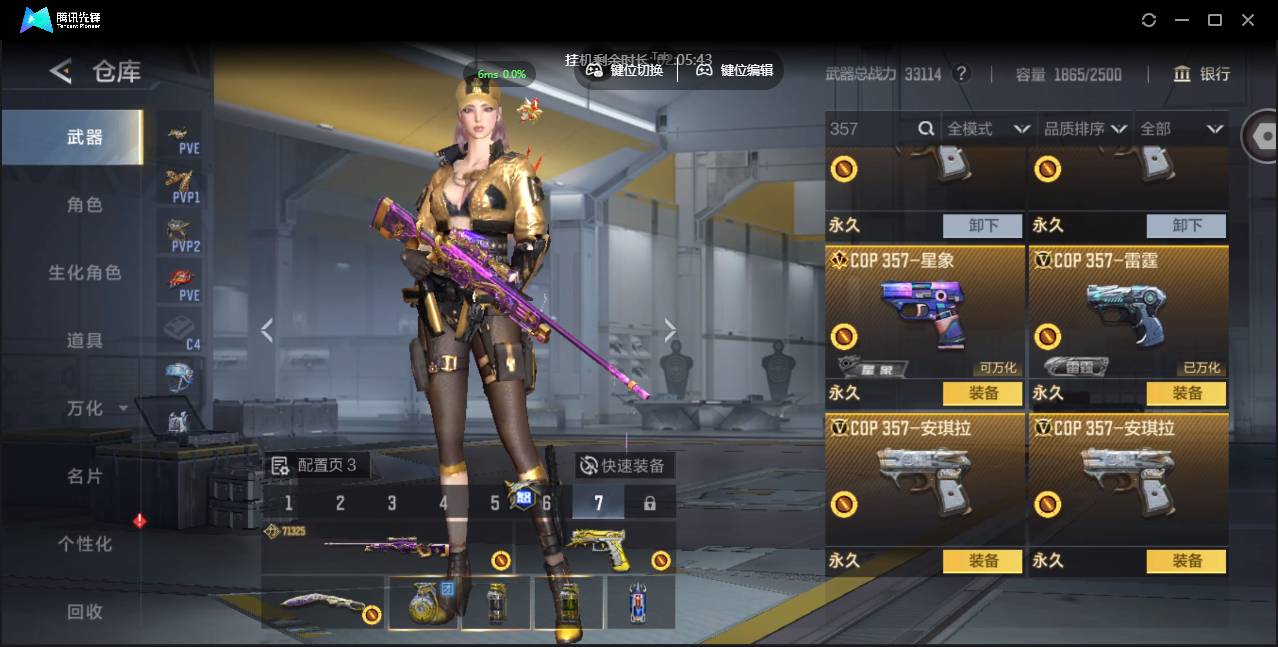Screen dimensions: 1278x647
Task: Switch to the 武器 weapons tab
Action: [x=84, y=138]
